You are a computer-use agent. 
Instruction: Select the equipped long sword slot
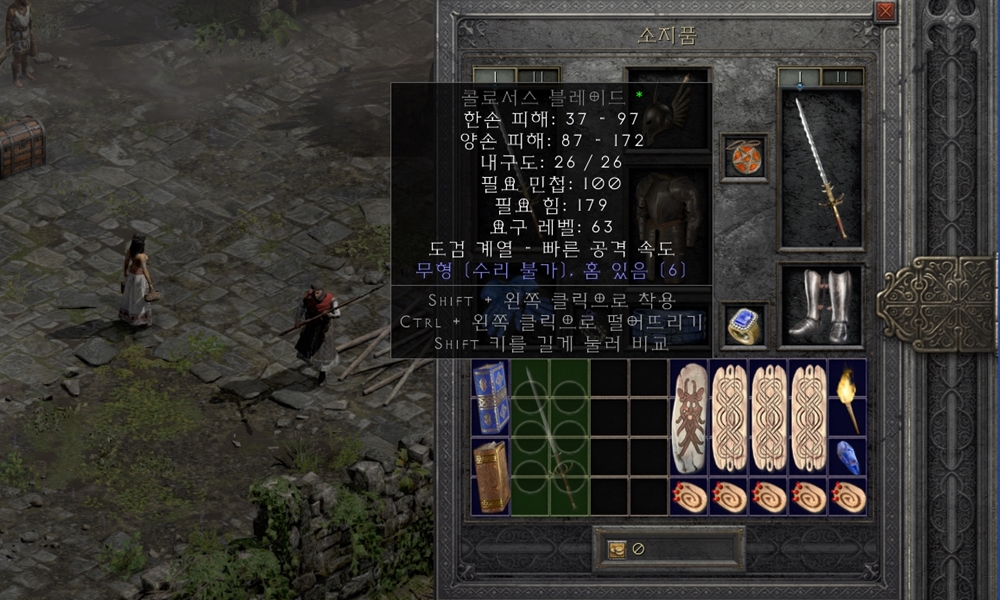[x=820, y=168]
